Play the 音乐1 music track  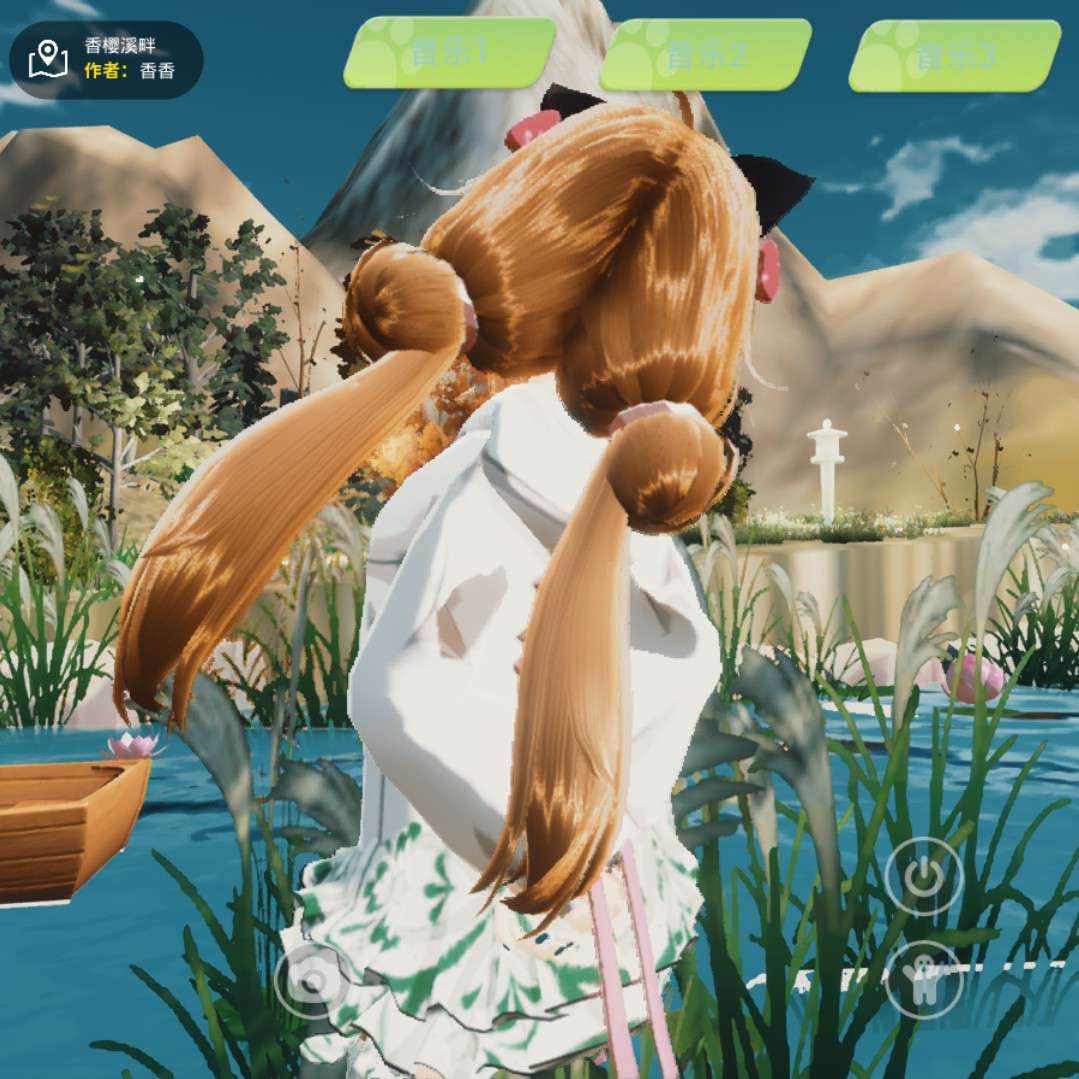pyautogui.click(x=449, y=52)
